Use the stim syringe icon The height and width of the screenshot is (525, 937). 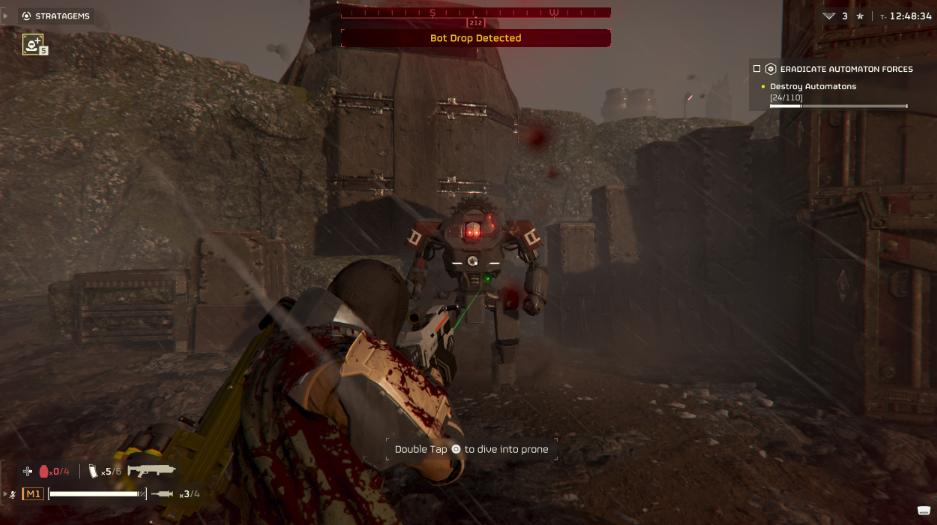pyautogui.click(x=165, y=493)
